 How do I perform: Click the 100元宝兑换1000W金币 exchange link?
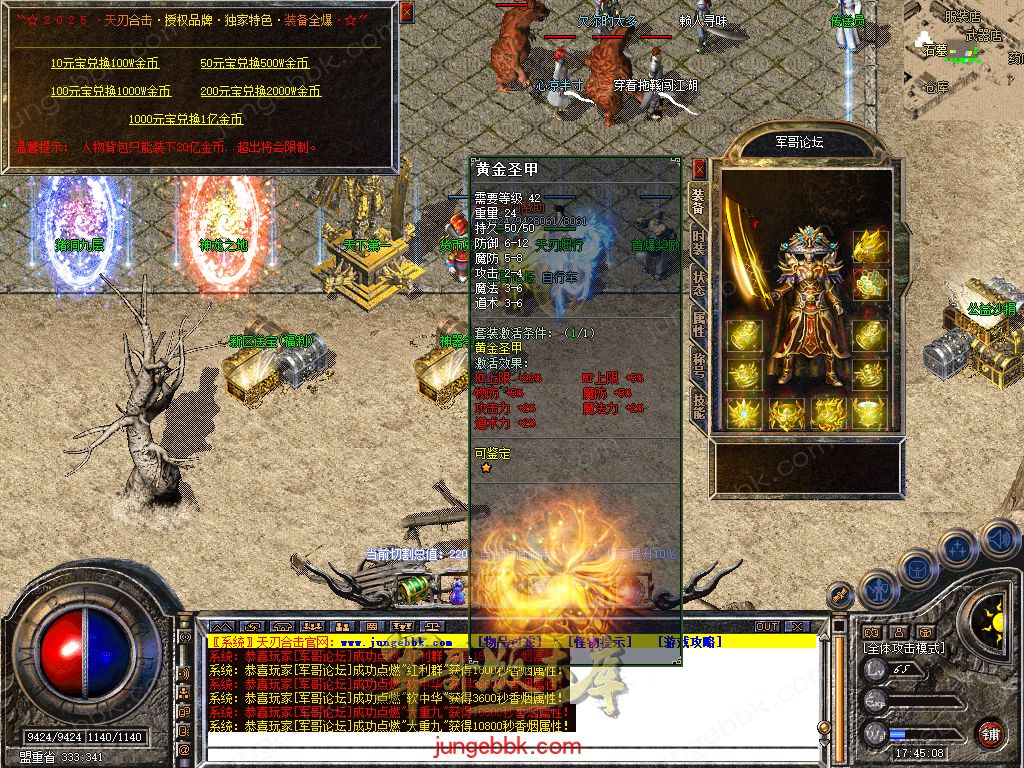click(110, 91)
